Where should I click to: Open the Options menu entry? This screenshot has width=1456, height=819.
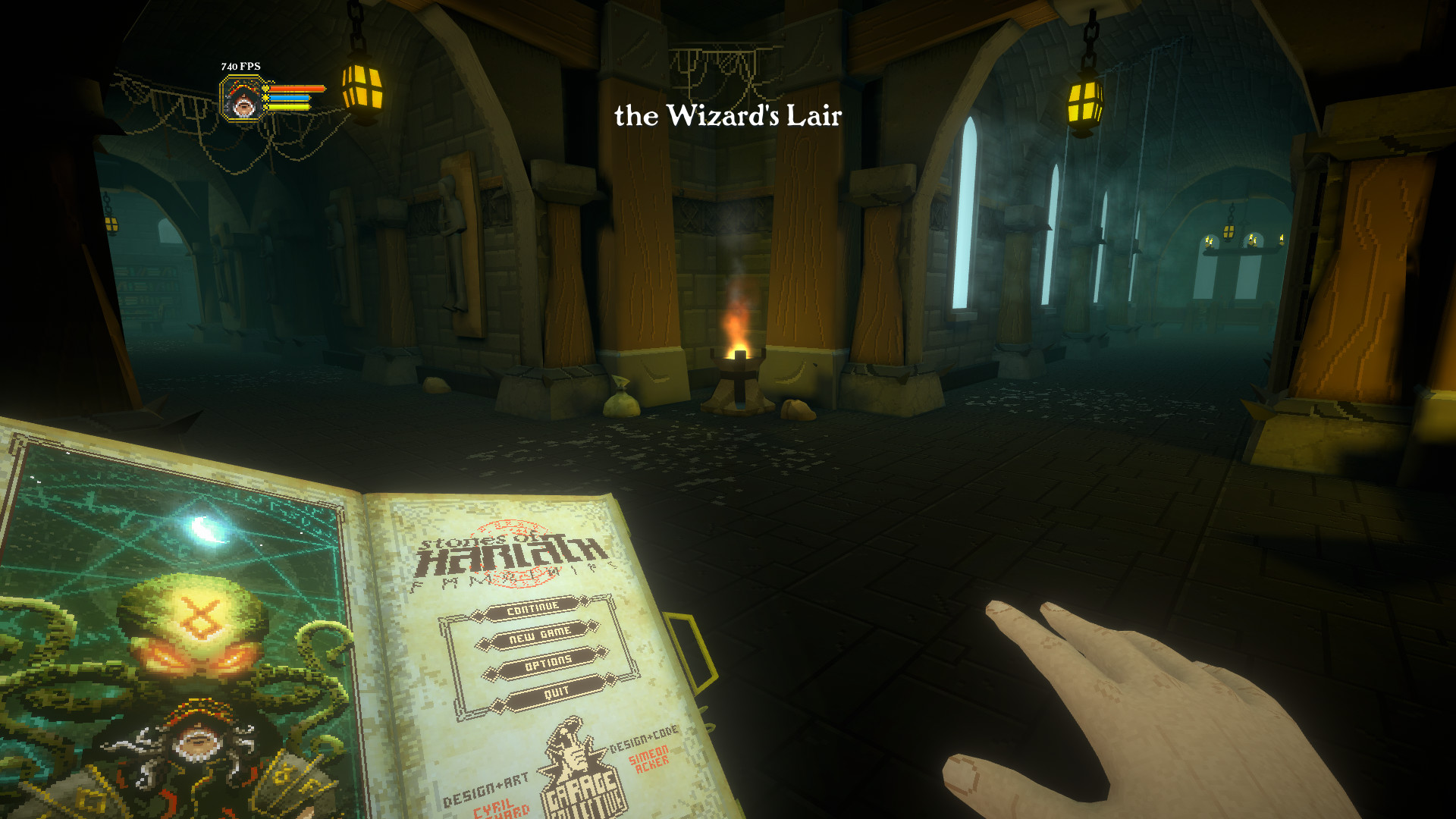pos(550,661)
